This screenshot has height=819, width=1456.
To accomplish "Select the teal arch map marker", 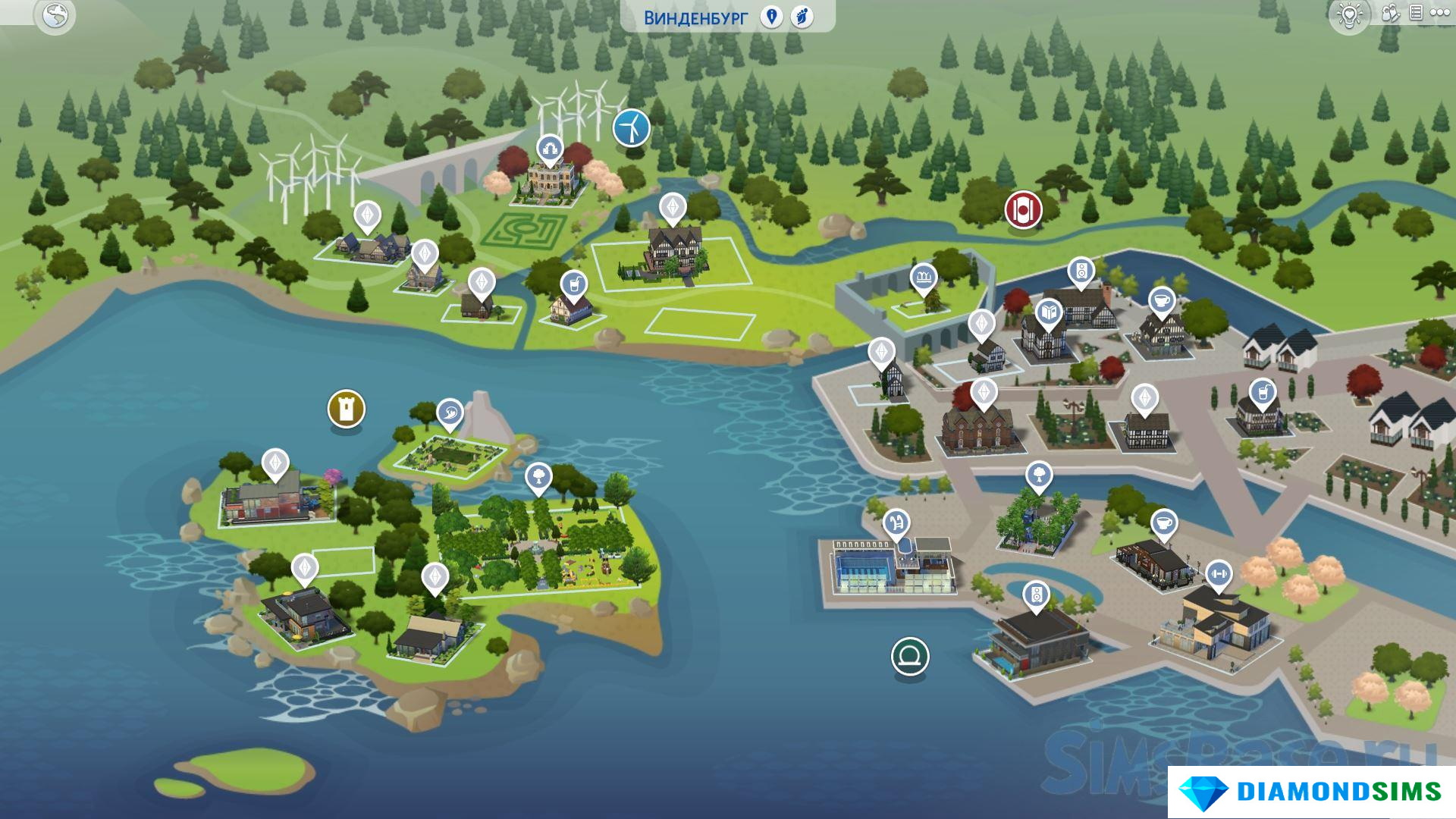I will point(909,656).
